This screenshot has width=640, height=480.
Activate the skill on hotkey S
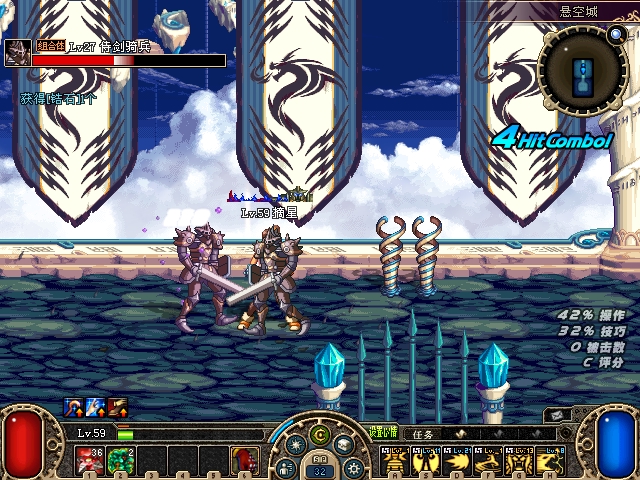(x=426, y=460)
